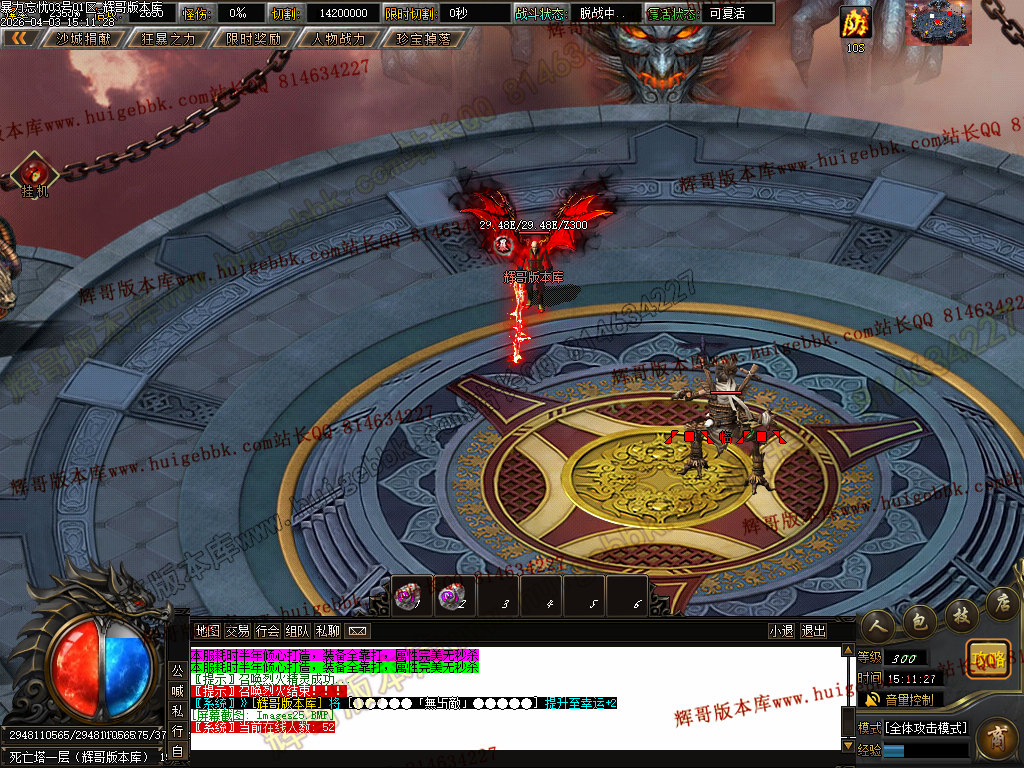Toggle the 挂机 auto-battle icon
Image resolution: width=1024 pixels, height=768 pixels.
[35, 173]
